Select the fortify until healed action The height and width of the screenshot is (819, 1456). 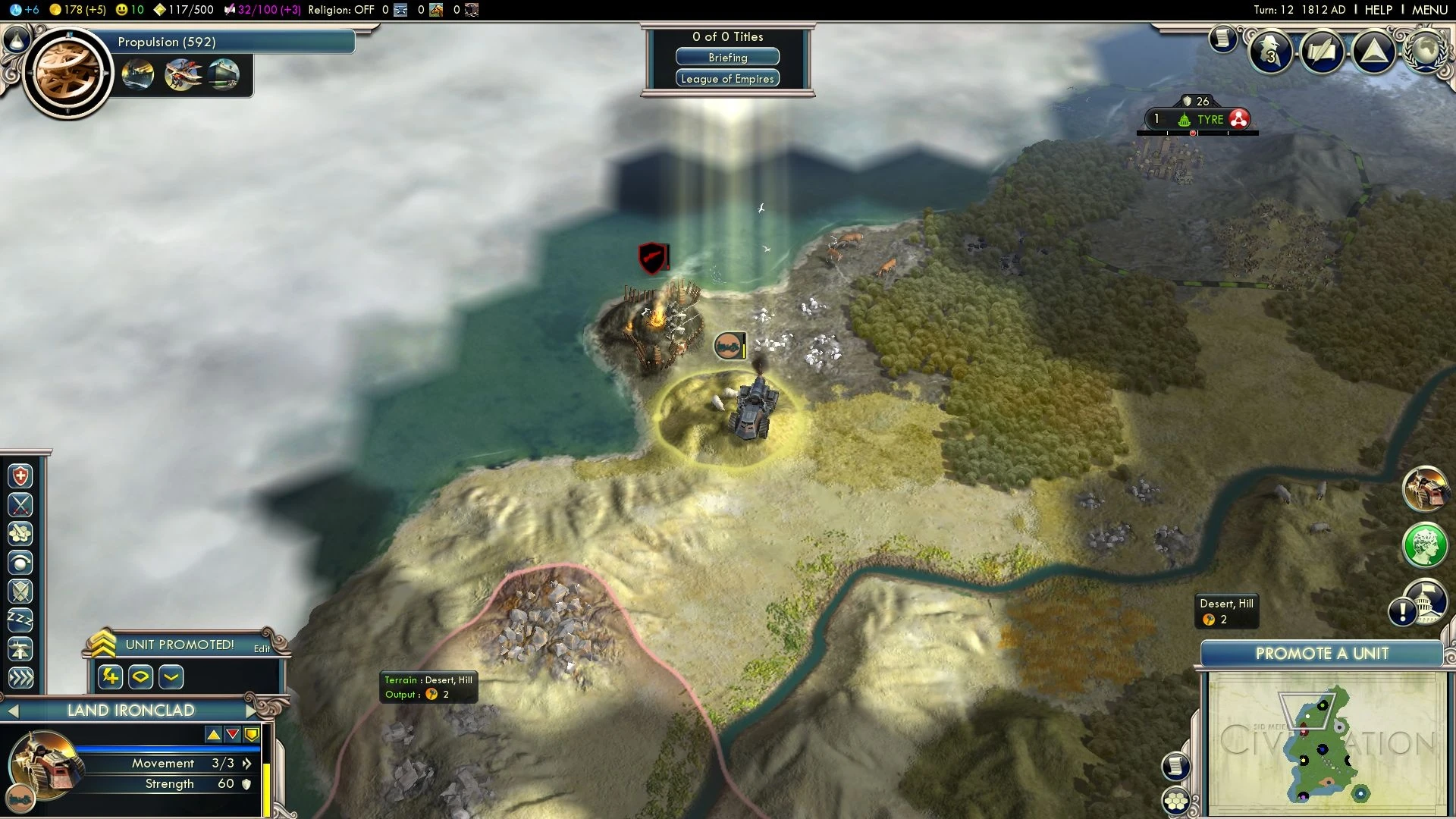click(20, 475)
